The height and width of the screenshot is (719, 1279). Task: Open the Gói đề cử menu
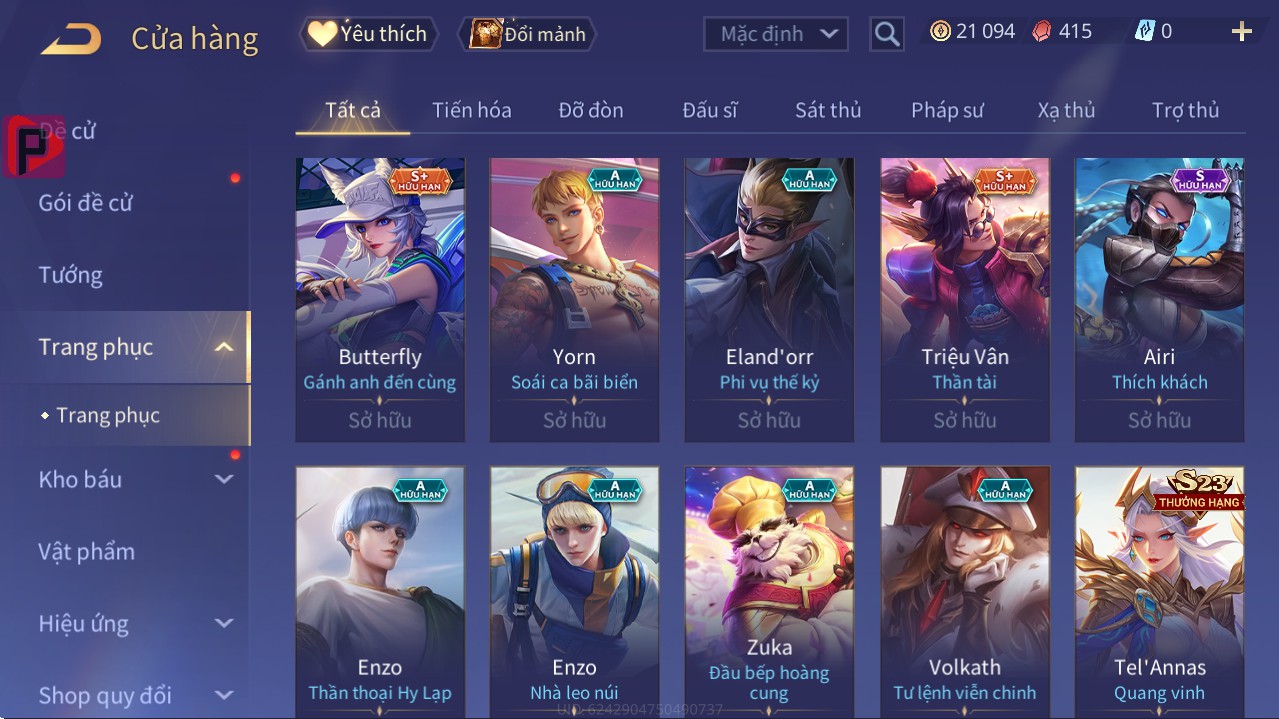[x=86, y=203]
